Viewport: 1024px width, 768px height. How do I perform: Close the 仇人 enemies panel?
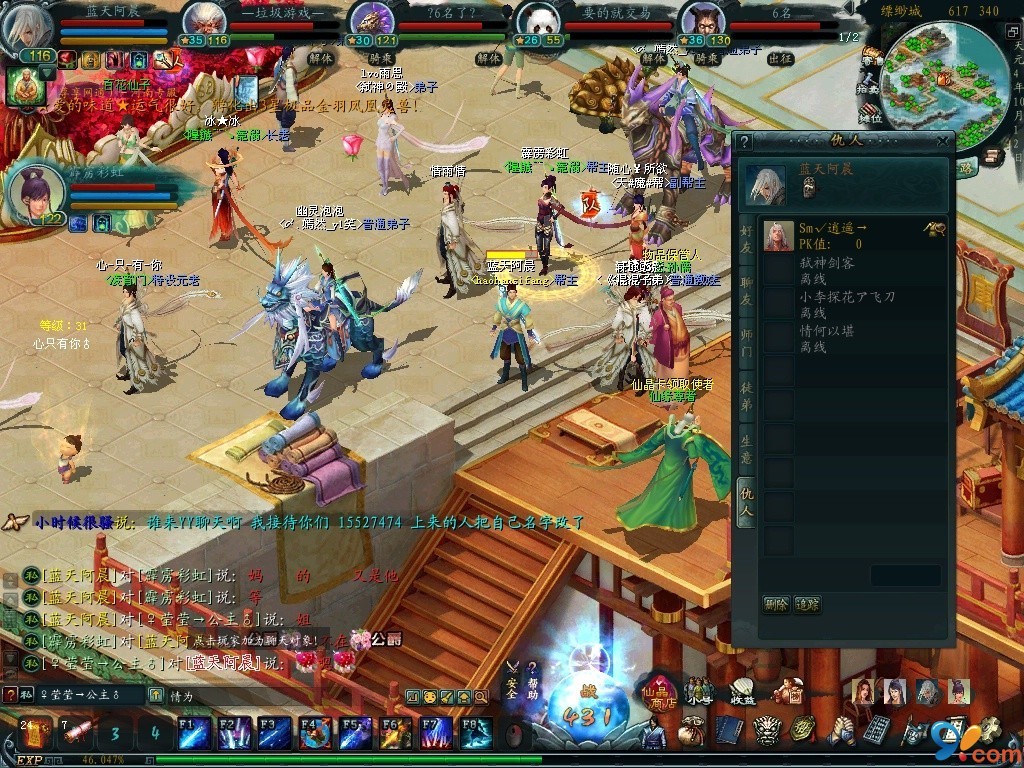pyautogui.click(x=942, y=142)
